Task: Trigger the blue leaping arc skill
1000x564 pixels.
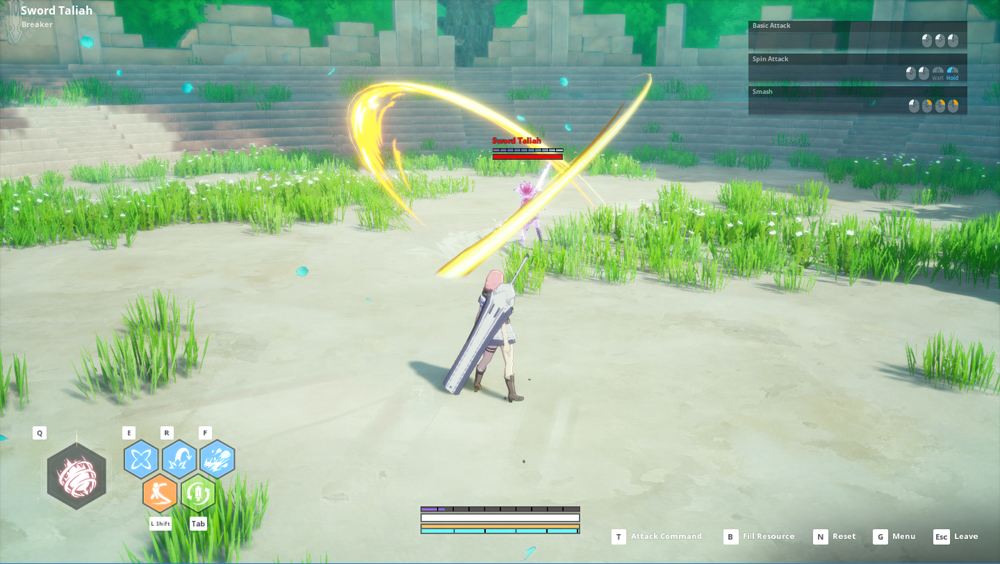Action: 180,459
